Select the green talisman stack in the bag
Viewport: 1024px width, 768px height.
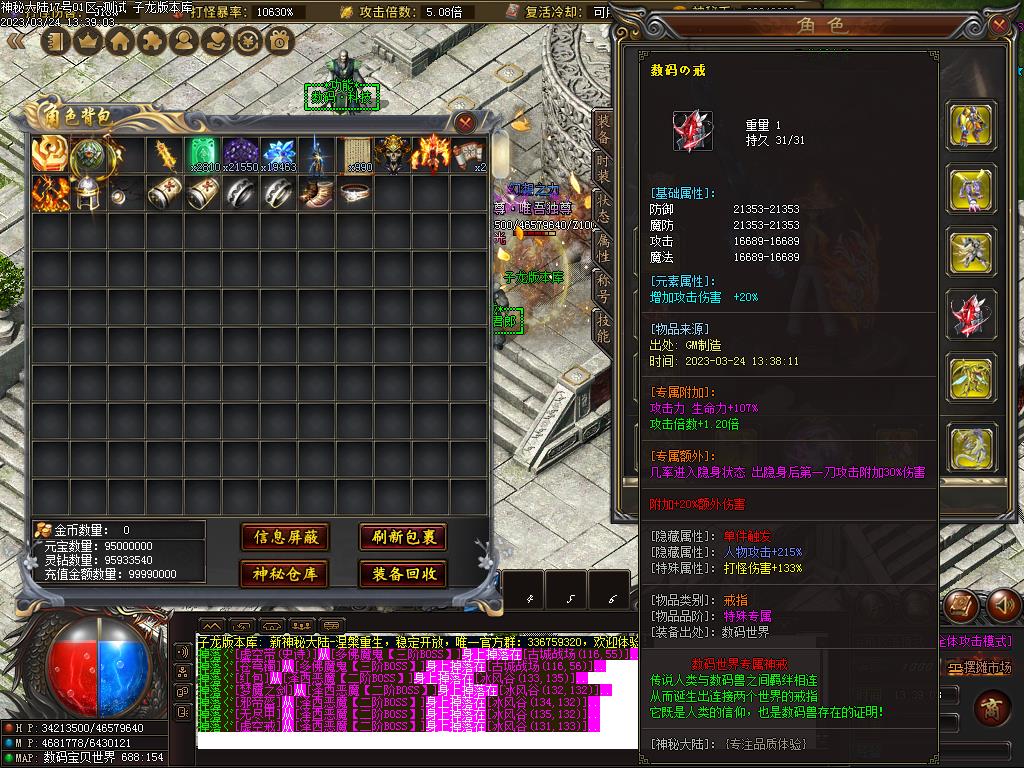point(204,155)
